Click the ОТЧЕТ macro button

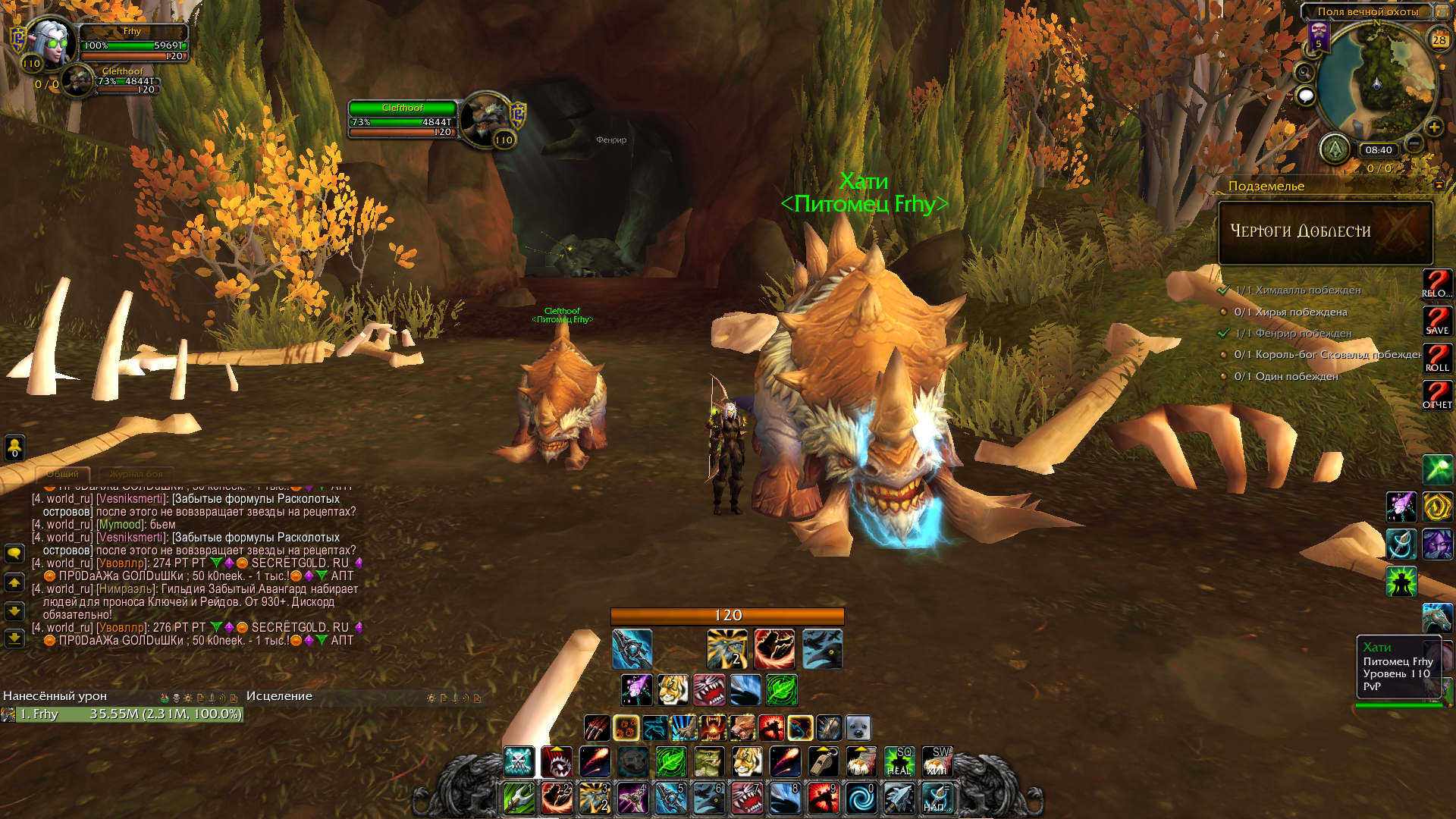pyautogui.click(x=1437, y=395)
